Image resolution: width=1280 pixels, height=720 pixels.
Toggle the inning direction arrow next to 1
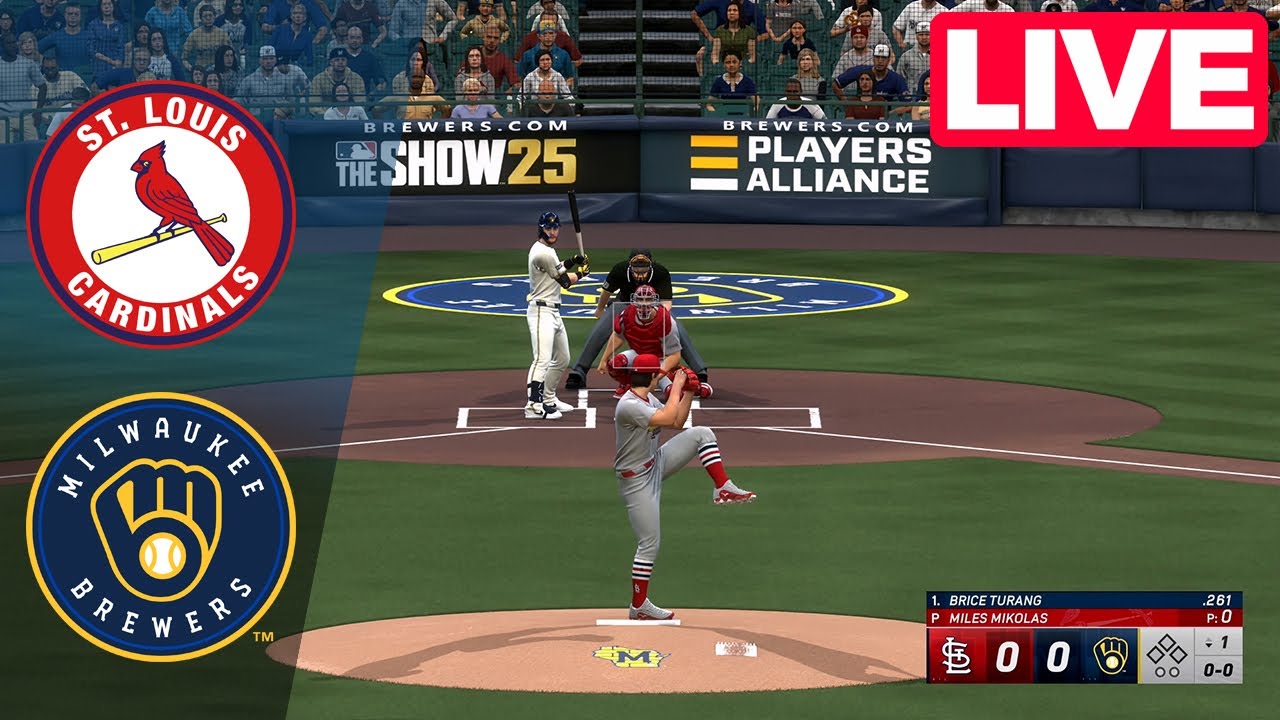coord(1208,644)
